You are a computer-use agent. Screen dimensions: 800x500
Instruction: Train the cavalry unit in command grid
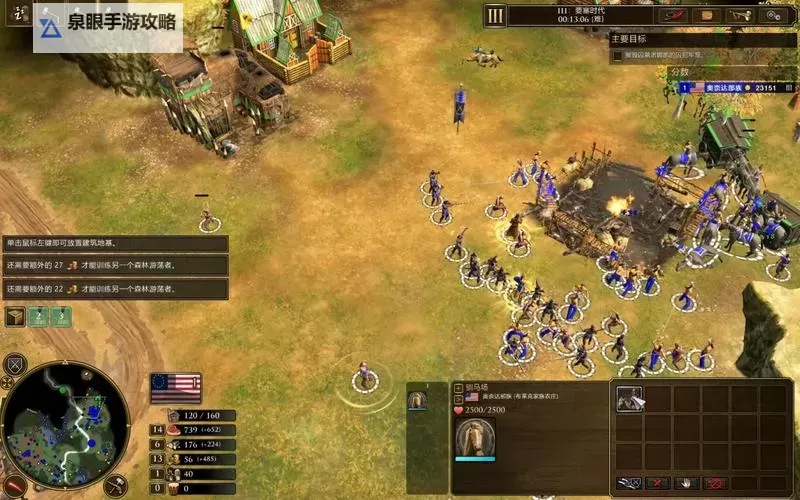[x=630, y=399]
